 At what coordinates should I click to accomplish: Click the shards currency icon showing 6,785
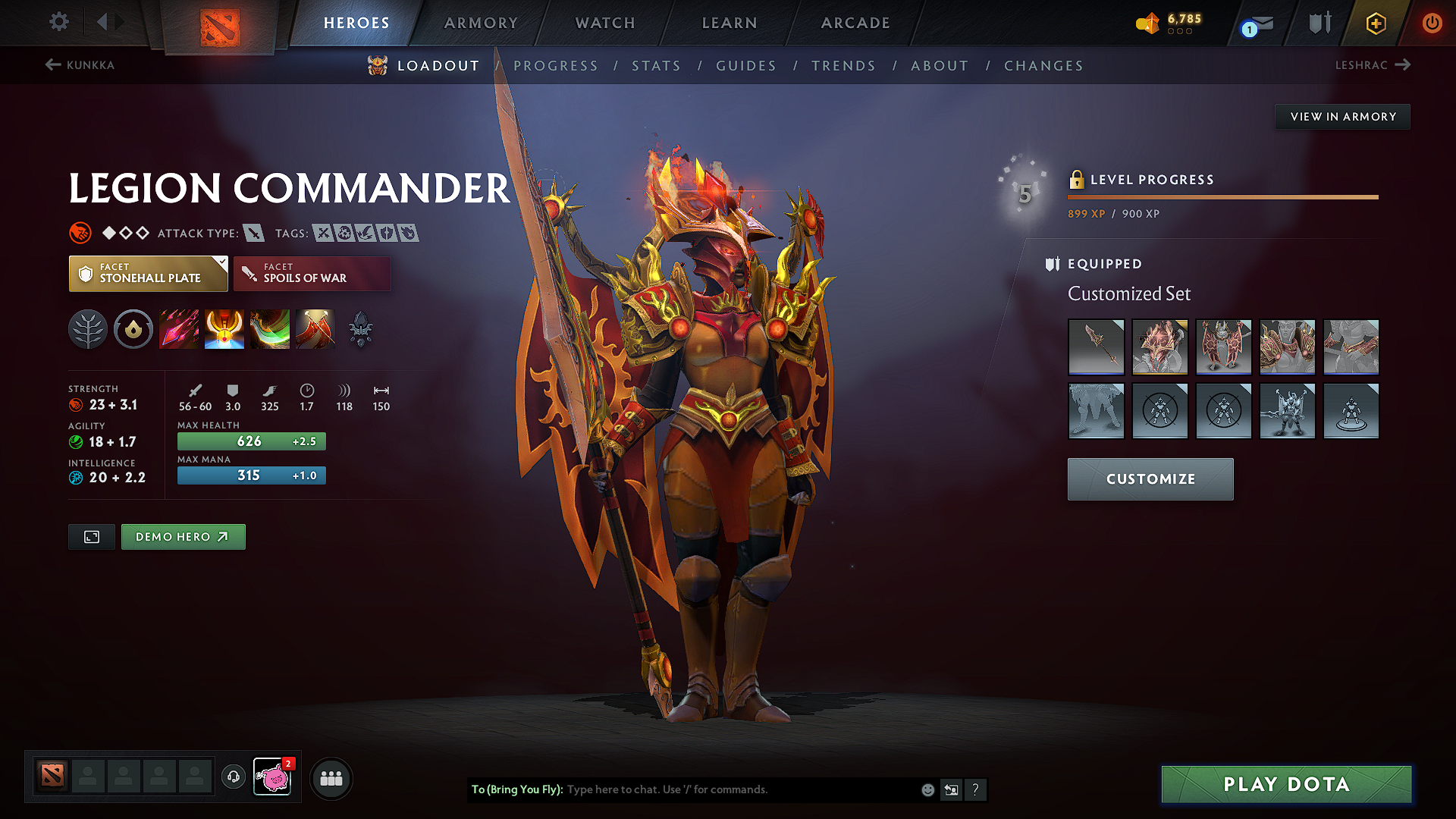(1147, 23)
